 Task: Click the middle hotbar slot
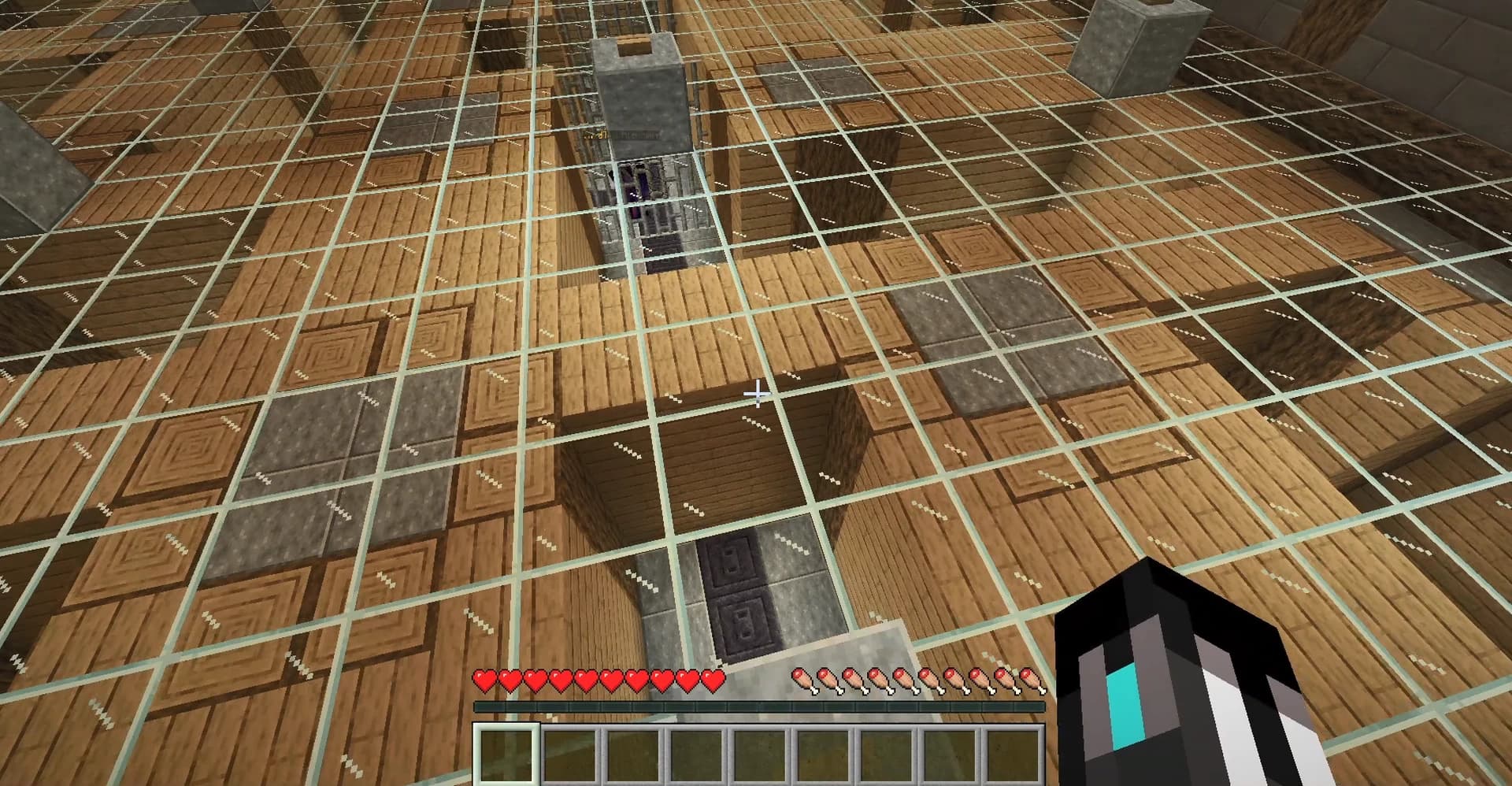pos(760,756)
